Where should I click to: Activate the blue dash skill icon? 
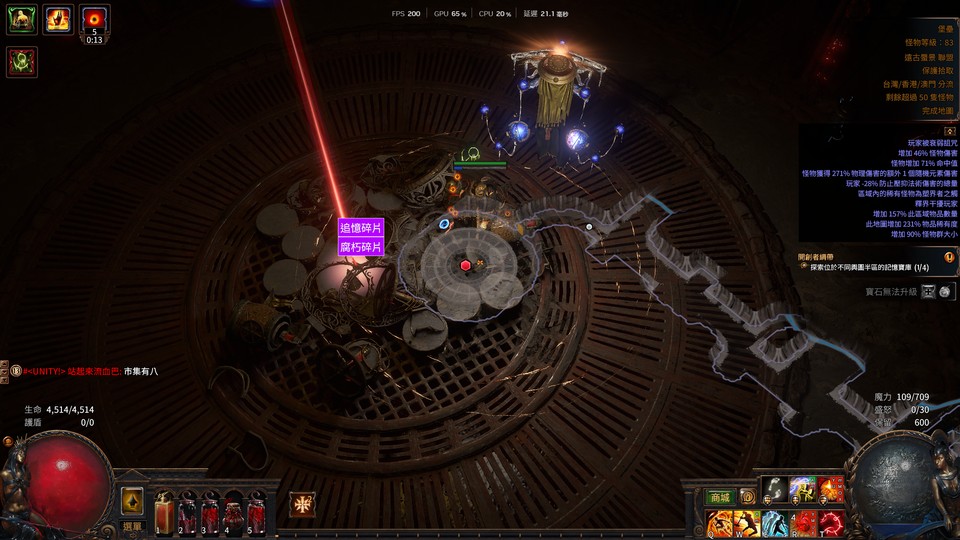tap(775, 523)
